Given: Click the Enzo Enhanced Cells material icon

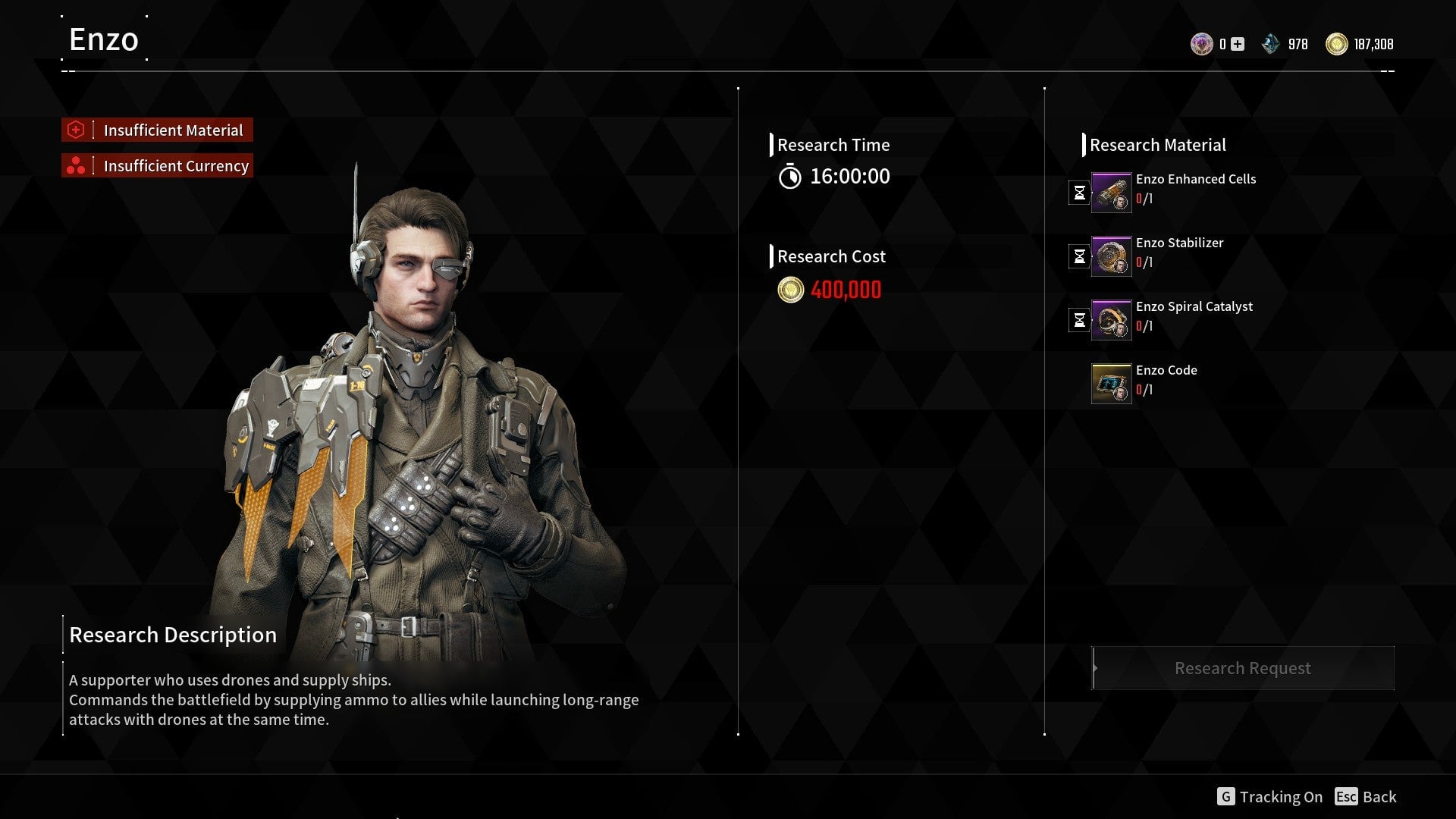Looking at the screenshot, I should click(x=1110, y=192).
